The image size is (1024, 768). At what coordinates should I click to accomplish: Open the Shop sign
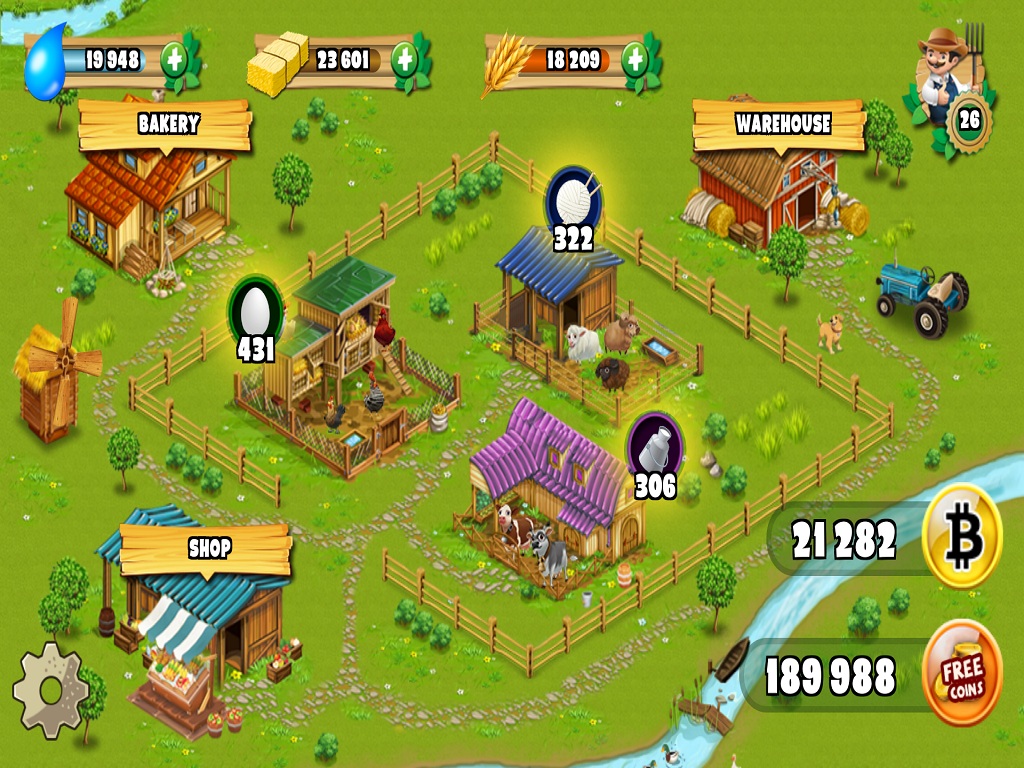coord(208,548)
